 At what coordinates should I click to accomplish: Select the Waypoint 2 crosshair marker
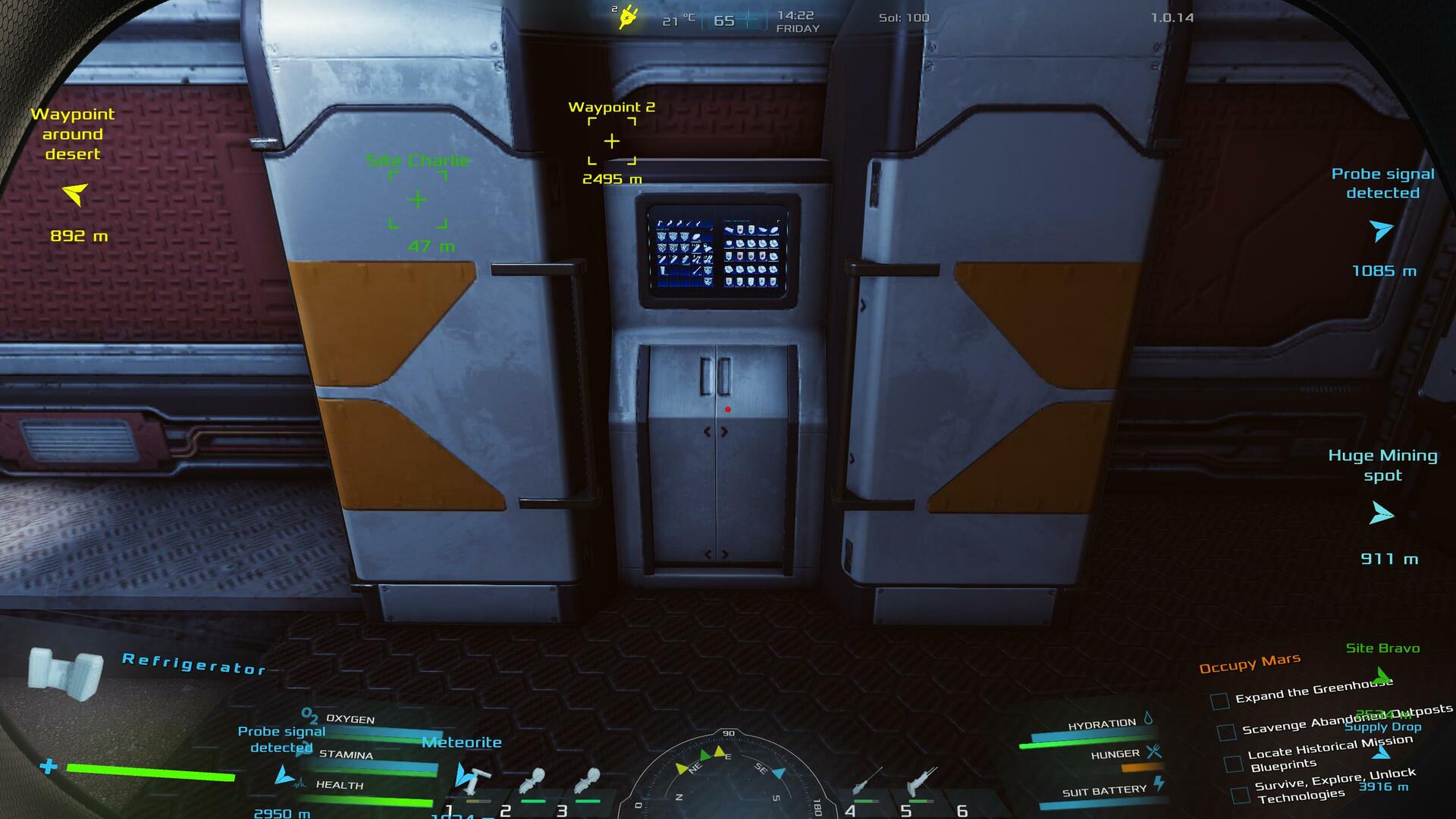pyautogui.click(x=611, y=141)
